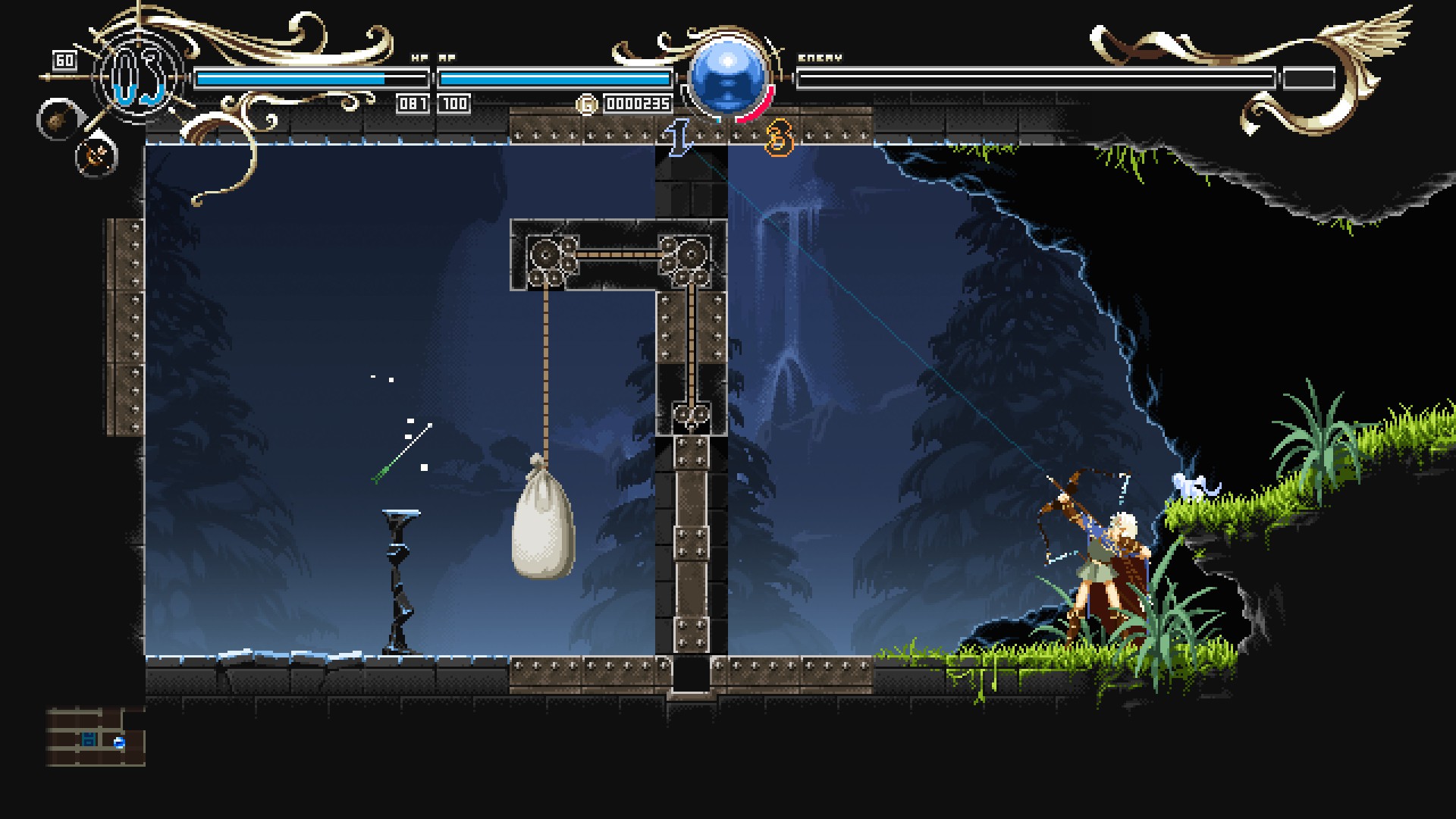This screenshot has height=819, width=1456.
Task: Select the brown mace weapon slot
Action: click(55, 121)
